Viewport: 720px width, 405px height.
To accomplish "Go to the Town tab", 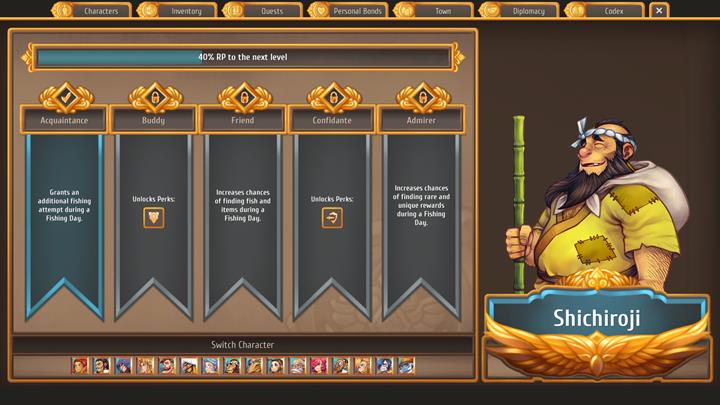I will coord(435,11).
